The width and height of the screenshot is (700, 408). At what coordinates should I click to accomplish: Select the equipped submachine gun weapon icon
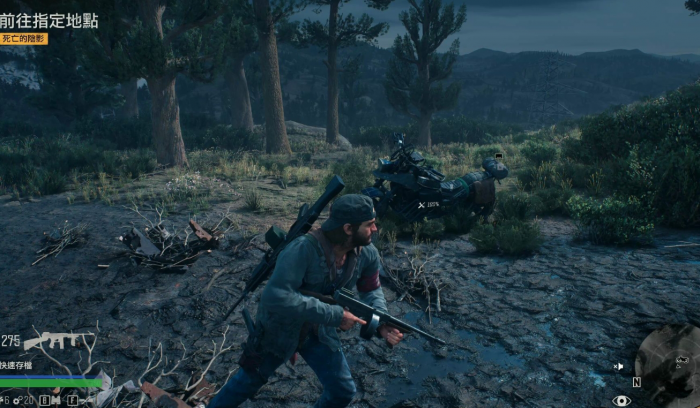[57, 339]
